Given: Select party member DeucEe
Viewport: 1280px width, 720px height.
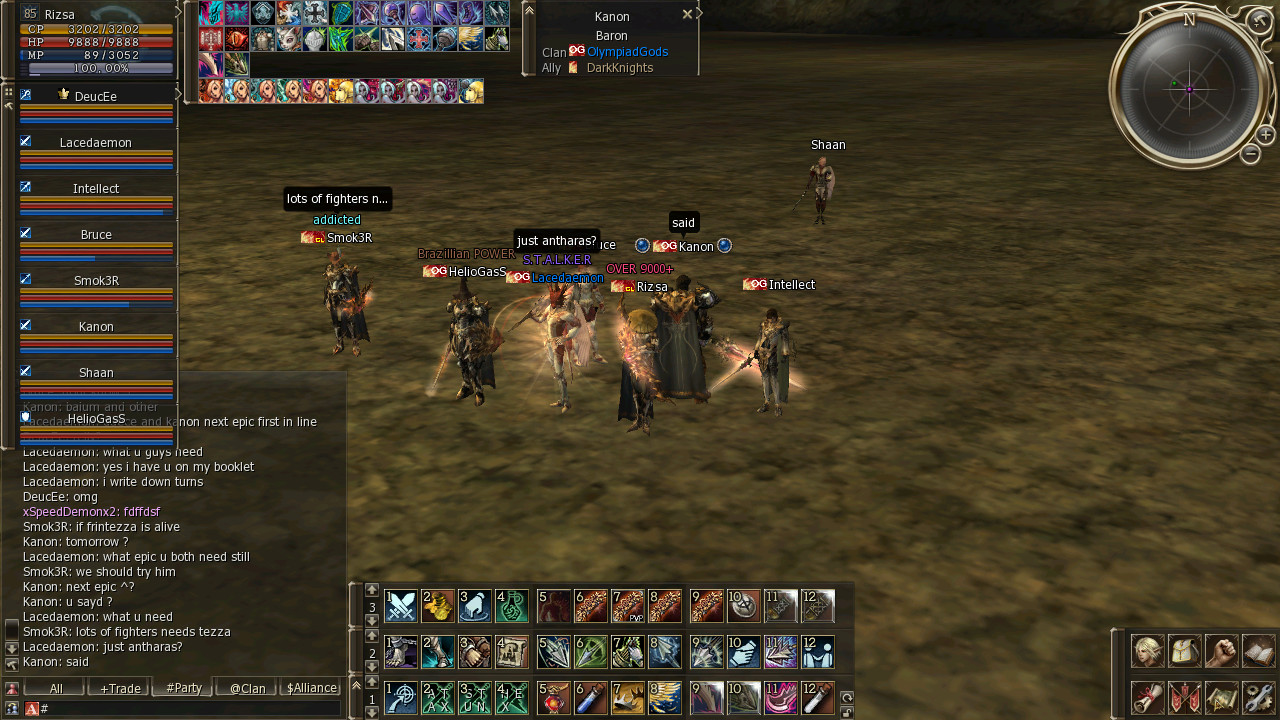Looking at the screenshot, I should click(x=96, y=97).
